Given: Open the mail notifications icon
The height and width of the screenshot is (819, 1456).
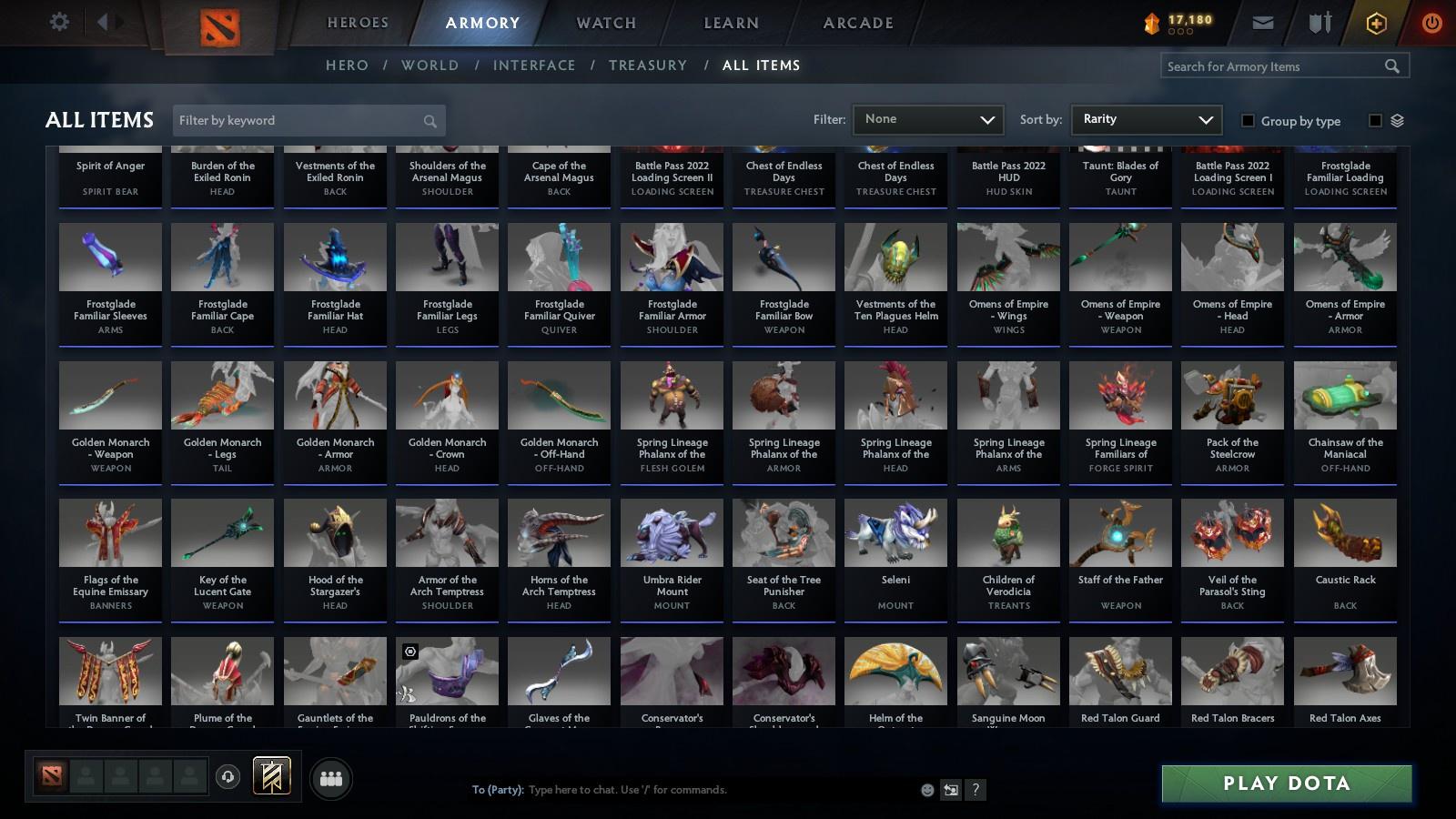Looking at the screenshot, I should [1264, 23].
